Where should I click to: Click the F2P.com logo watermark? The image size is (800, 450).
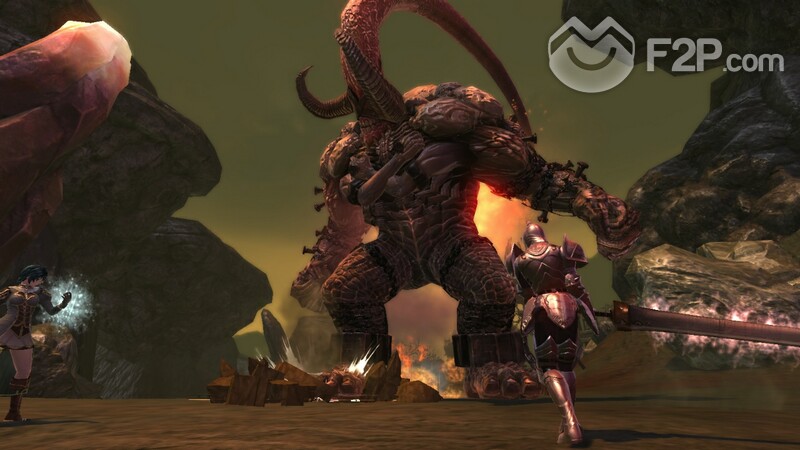click(664, 55)
